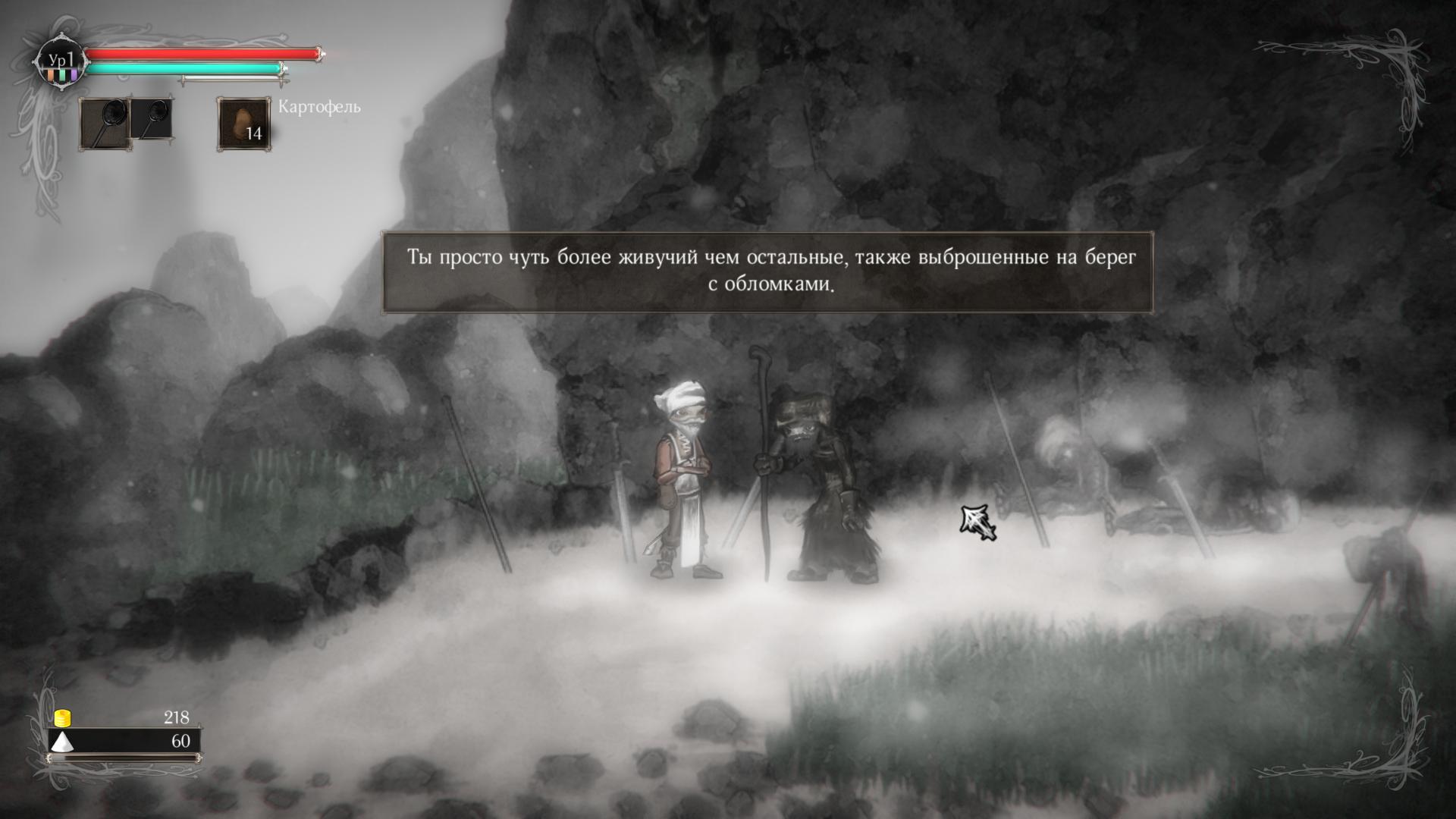Image resolution: width=1456 pixels, height=819 pixels.
Task: Click the Ур1 level emblem
Action: tap(60, 62)
